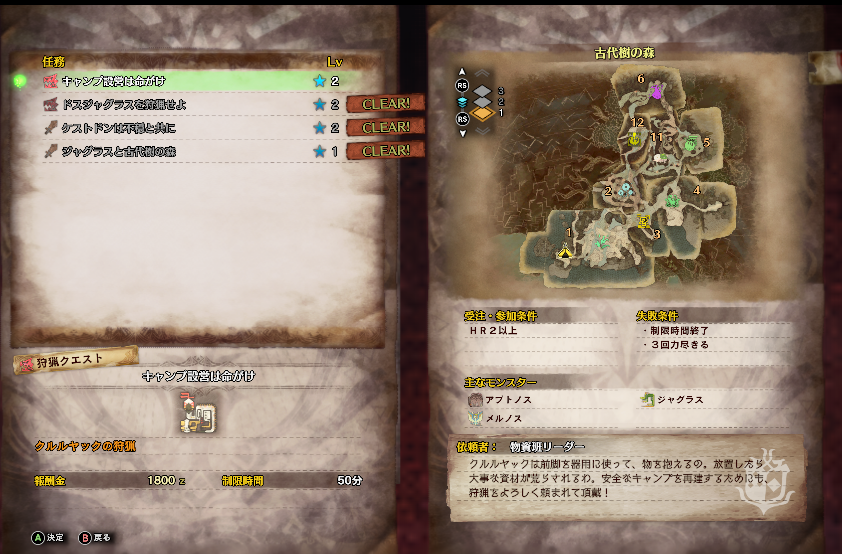Click the メルノス monster icon
842x554 pixels.
[475, 418]
